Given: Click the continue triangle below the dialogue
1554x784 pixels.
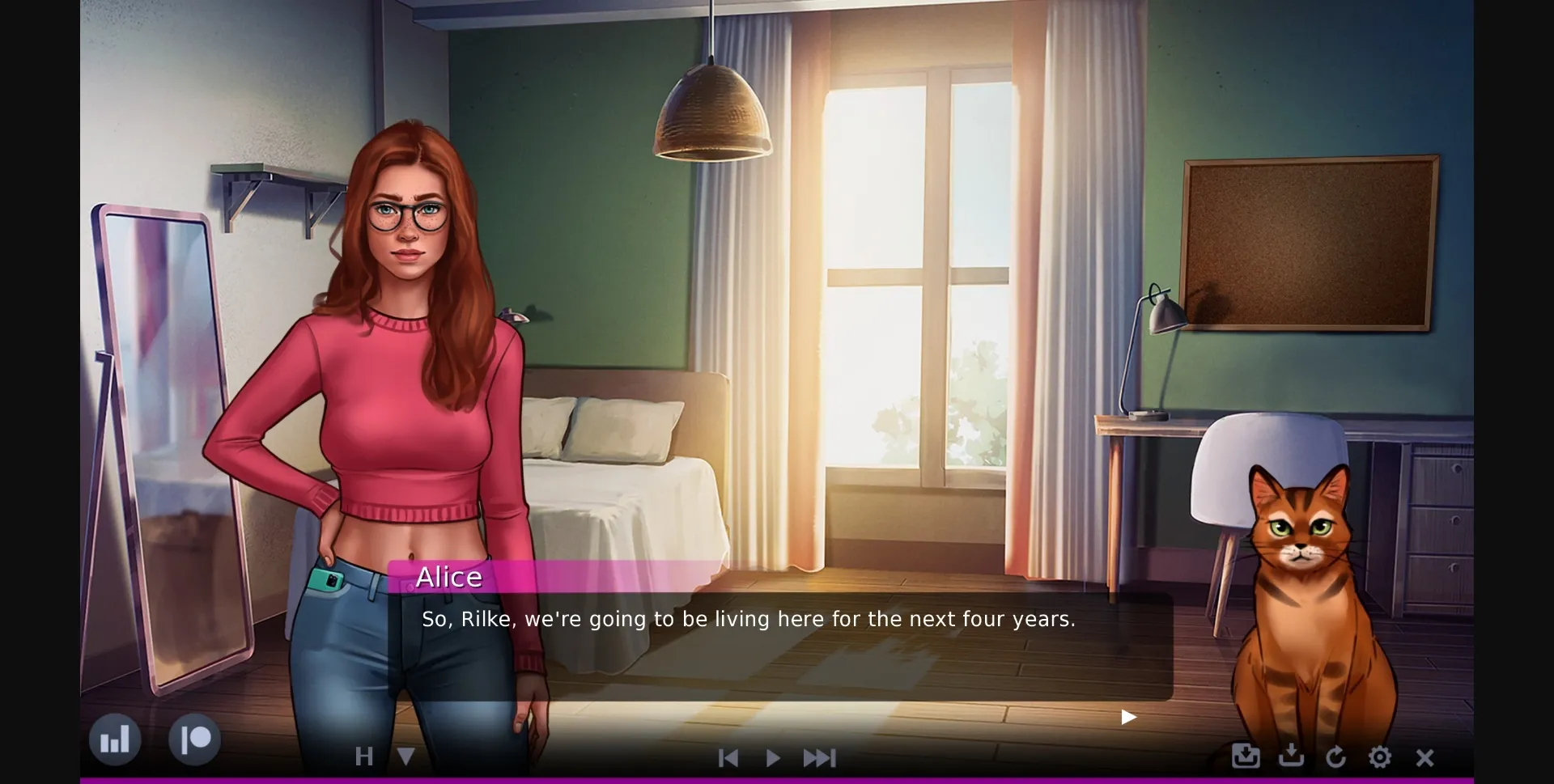Looking at the screenshot, I should tap(1127, 717).
